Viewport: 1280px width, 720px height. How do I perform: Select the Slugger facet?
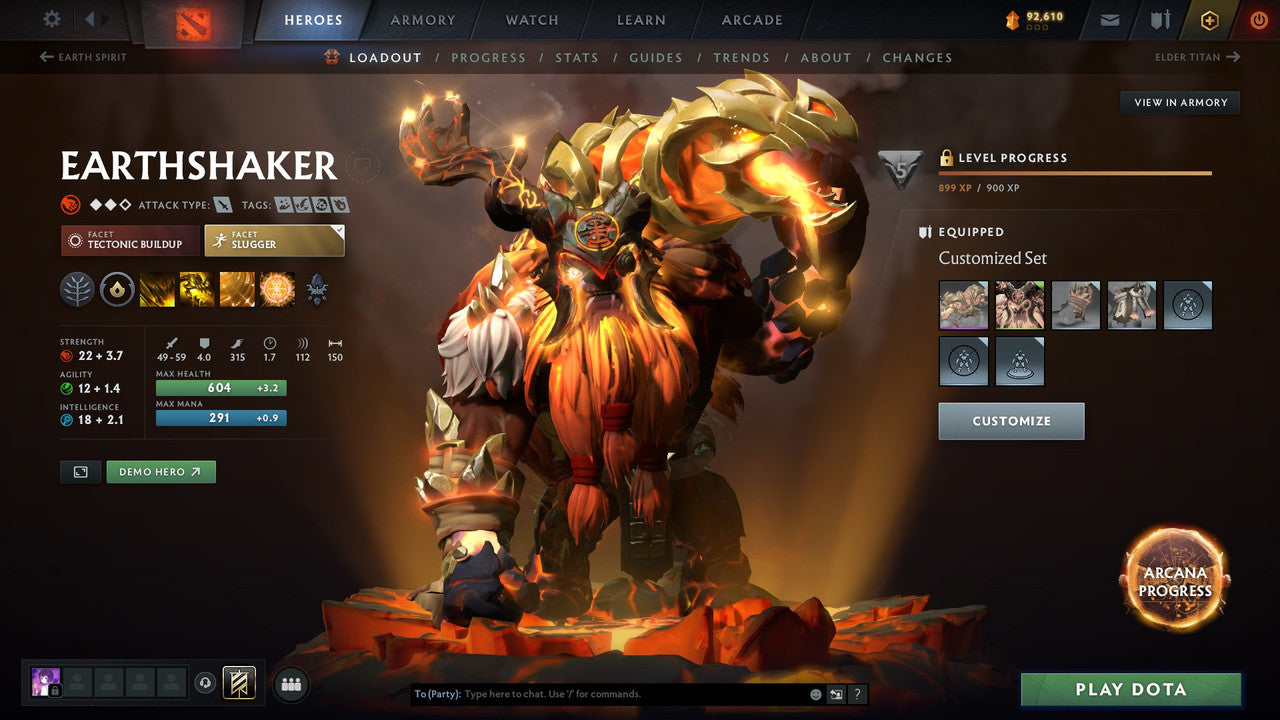(275, 240)
